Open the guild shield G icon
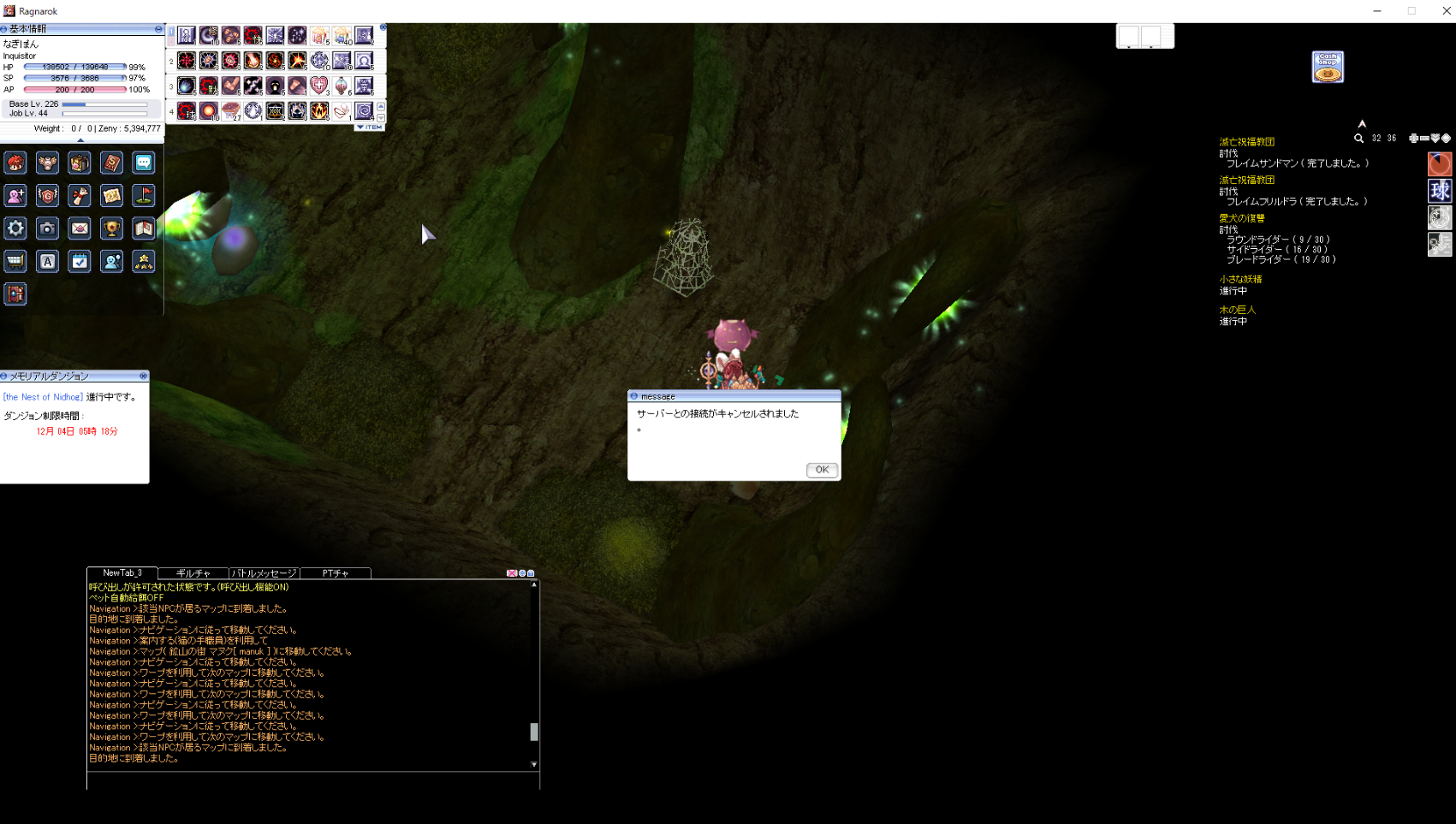 [x=48, y=196]
